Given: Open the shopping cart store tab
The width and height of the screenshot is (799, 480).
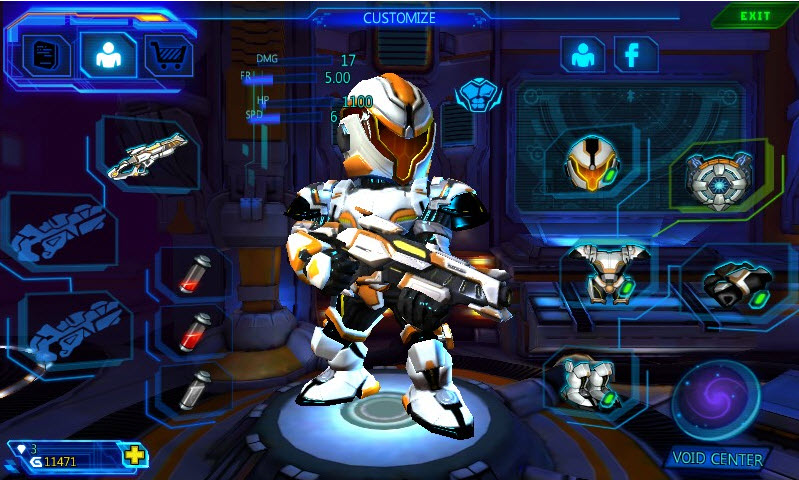Looking at the screenshot, I should click(168, 55).
